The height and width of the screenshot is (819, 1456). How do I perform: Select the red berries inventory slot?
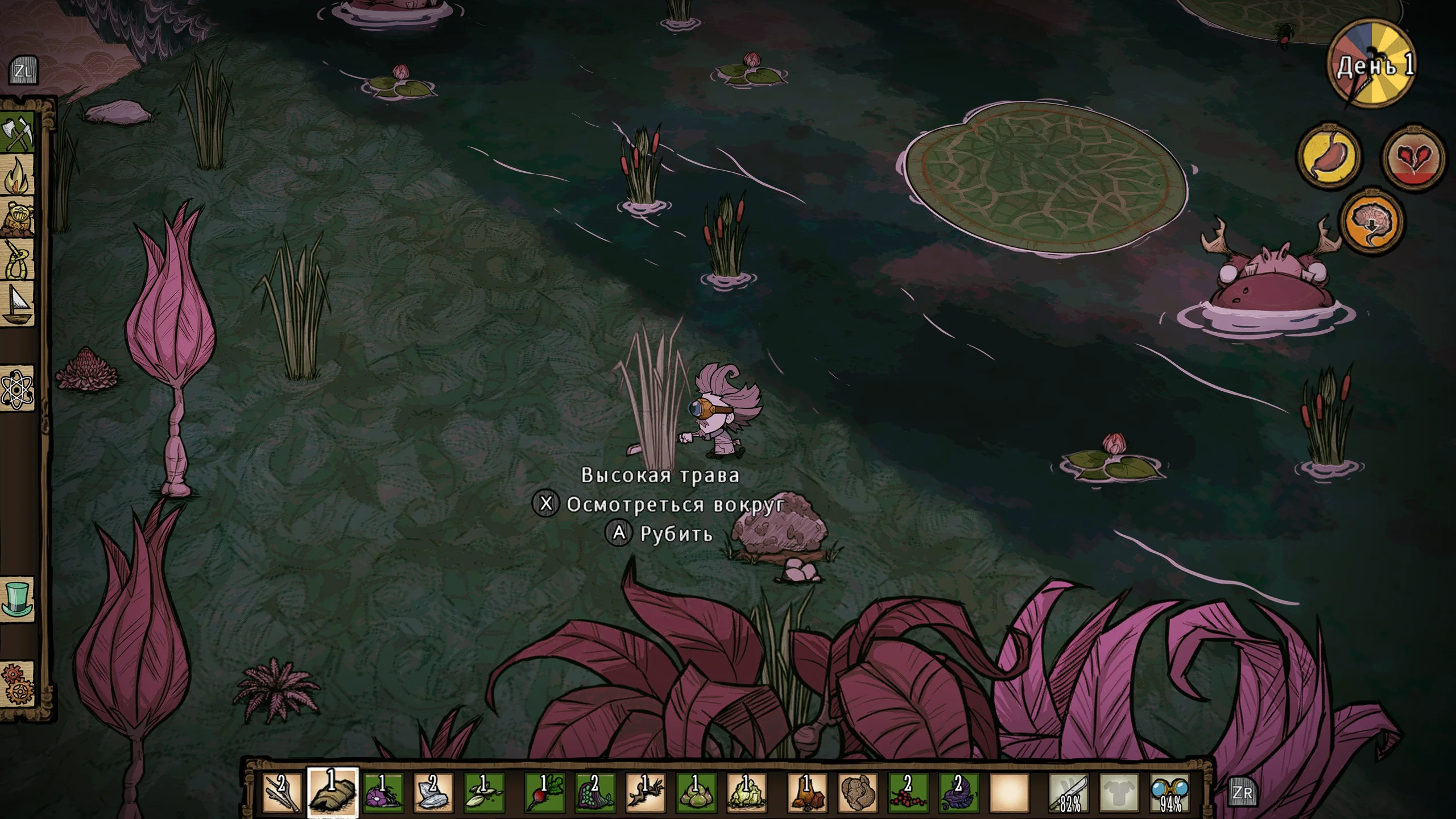coord(908,792)
